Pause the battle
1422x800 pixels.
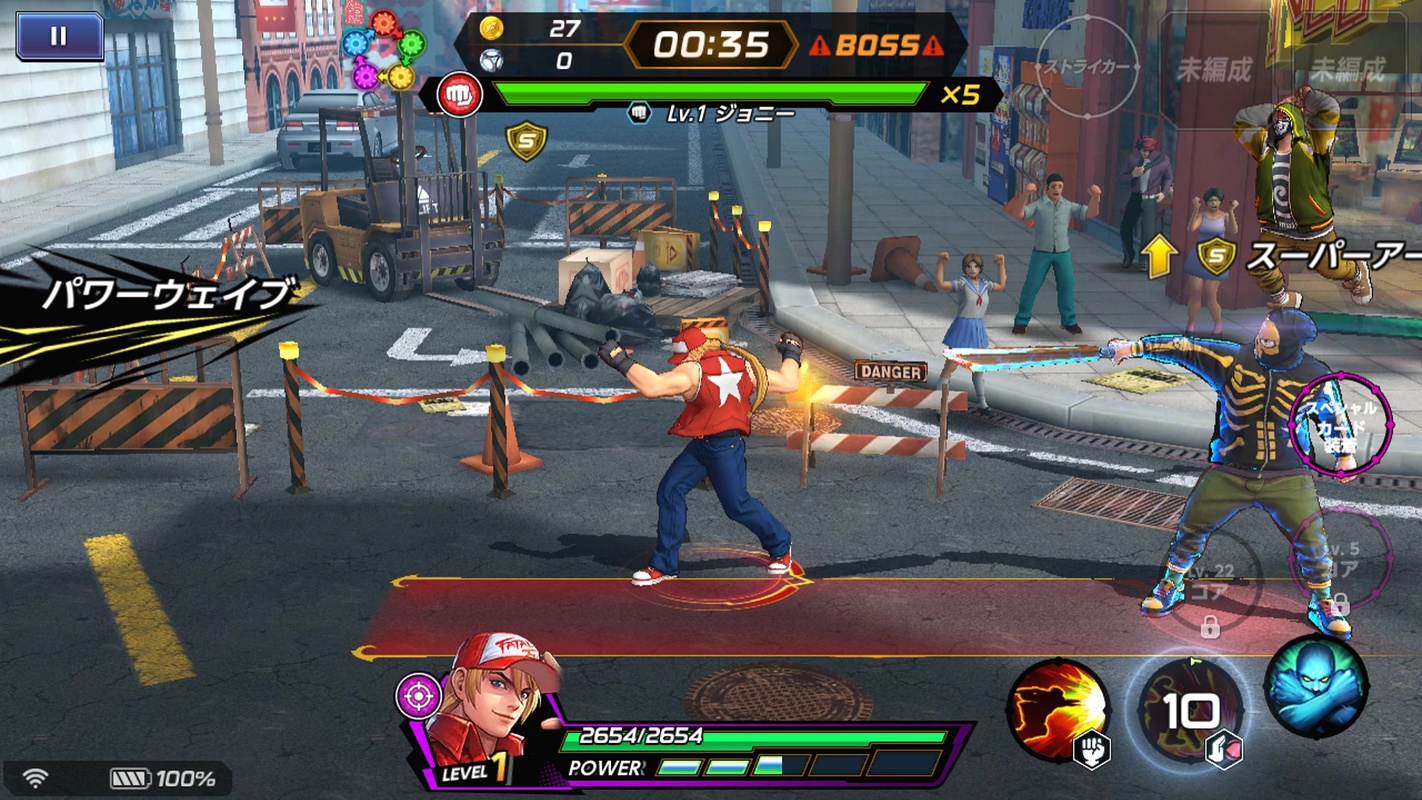point(59,36)
